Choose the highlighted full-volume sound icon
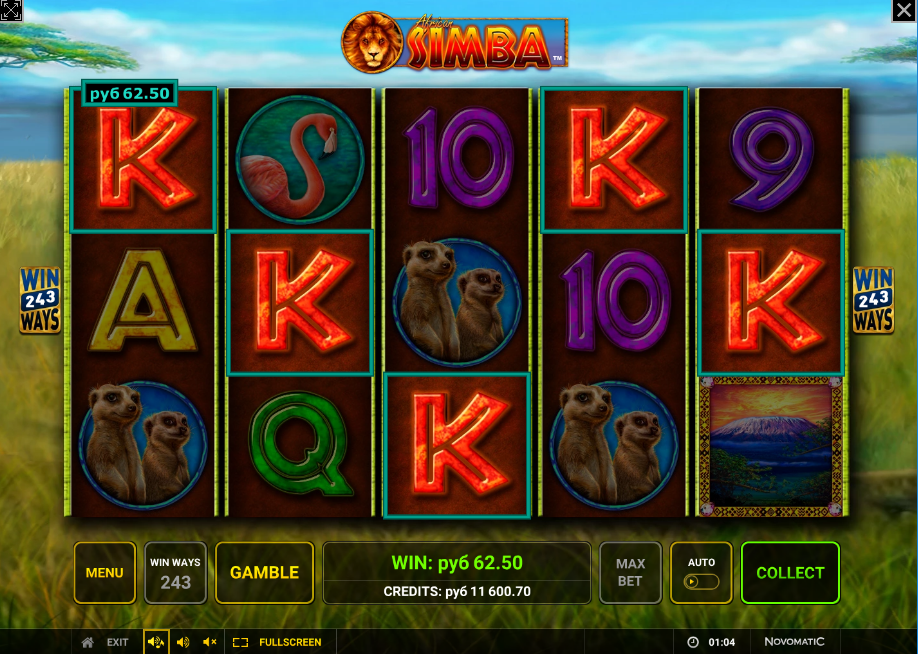Screen dimensions: 918x654 (156, 642)
